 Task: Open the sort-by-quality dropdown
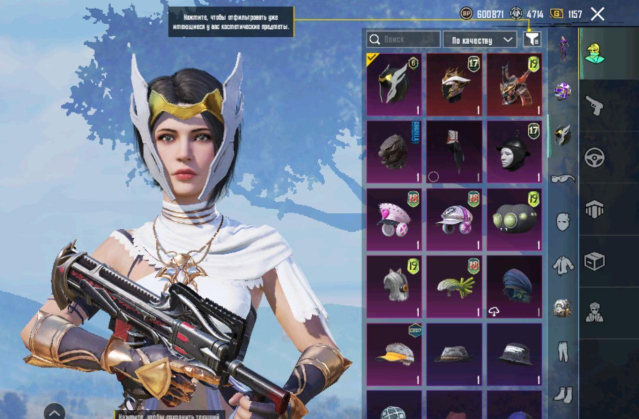[x=482, y=40]
